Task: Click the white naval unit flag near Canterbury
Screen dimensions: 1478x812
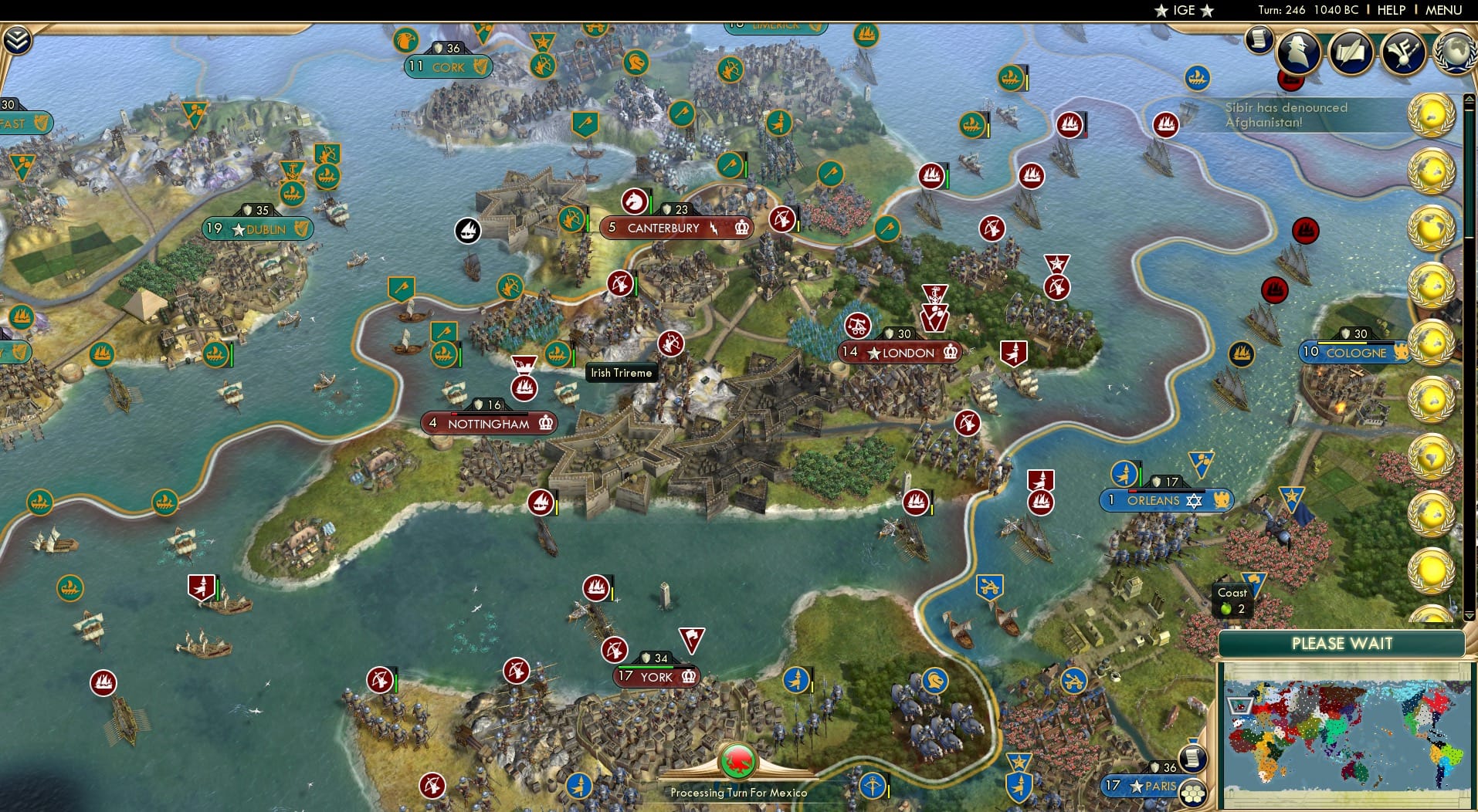Action: (x=466, y=229)
